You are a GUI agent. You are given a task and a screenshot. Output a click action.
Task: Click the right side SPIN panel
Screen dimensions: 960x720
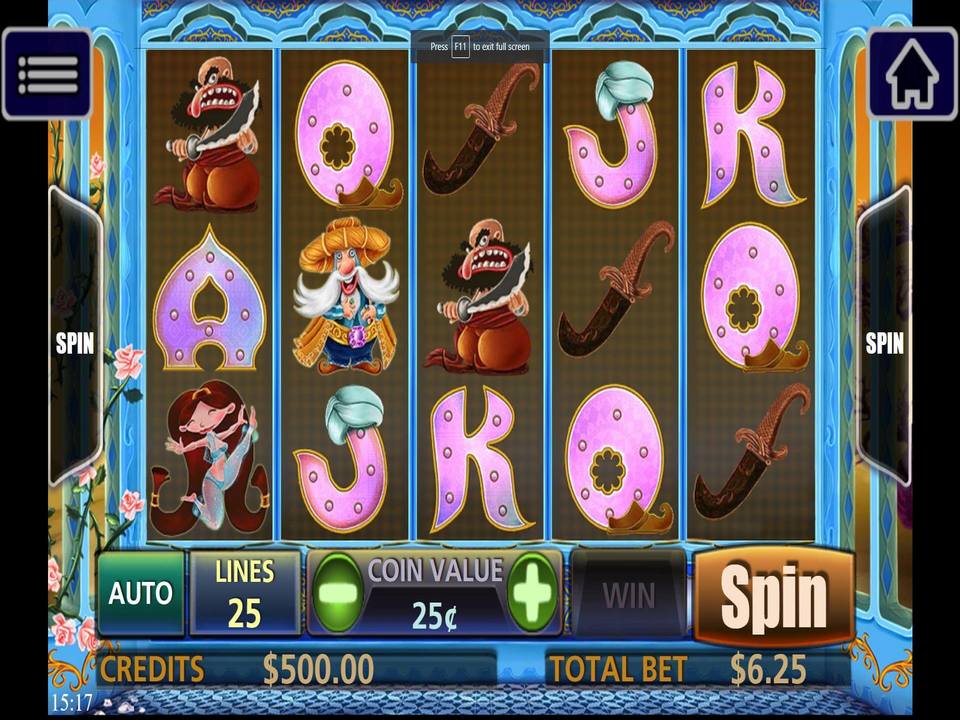tap(884, 342)
